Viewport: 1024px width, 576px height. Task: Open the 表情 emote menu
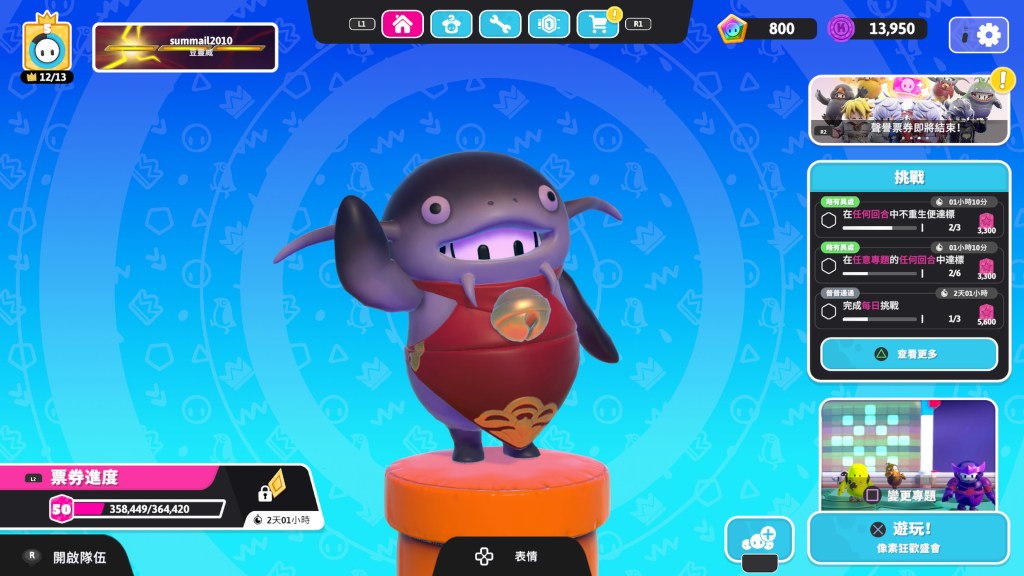pos(511,557)
